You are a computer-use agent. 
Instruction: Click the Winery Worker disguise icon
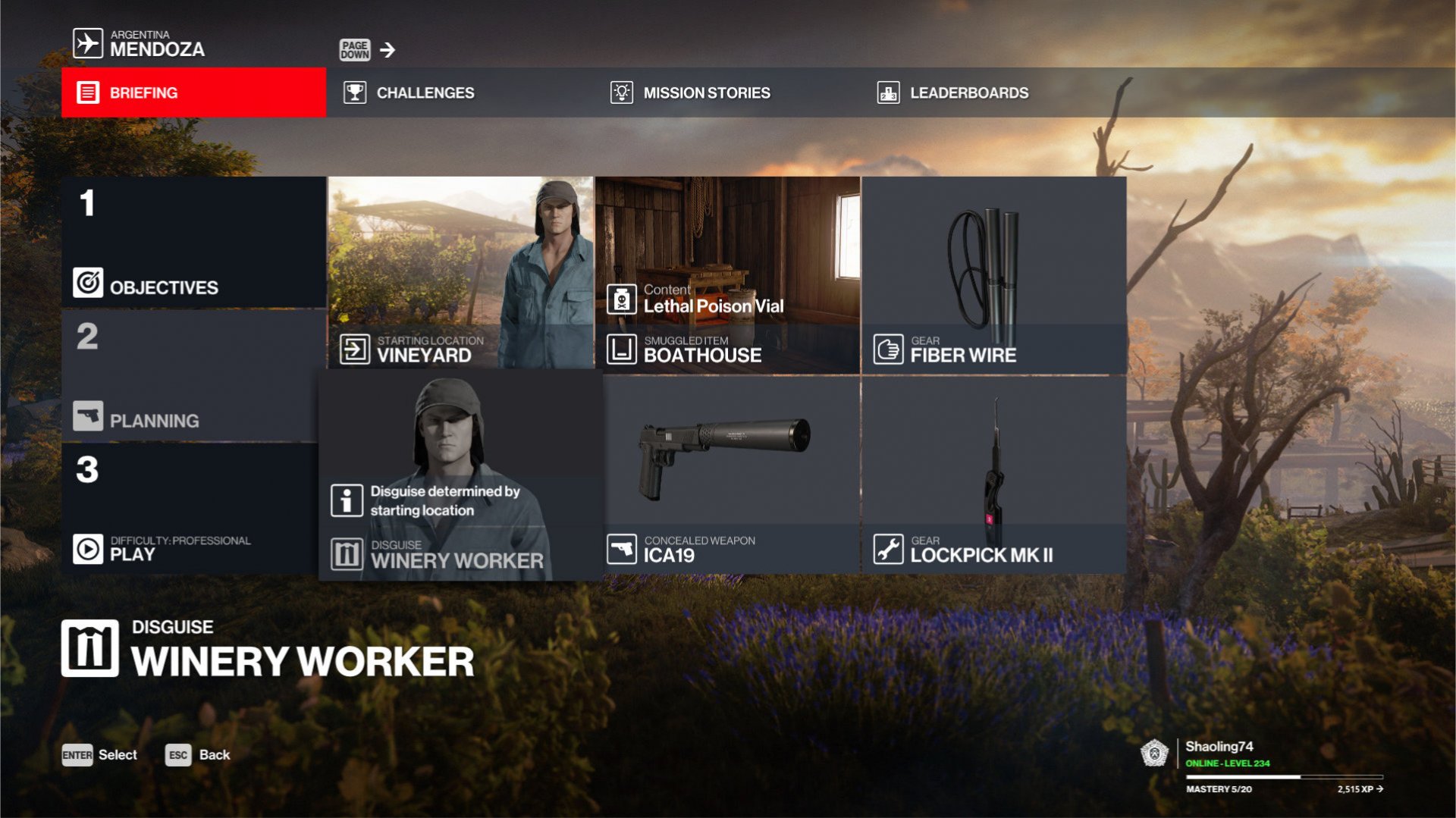[347, 555]
